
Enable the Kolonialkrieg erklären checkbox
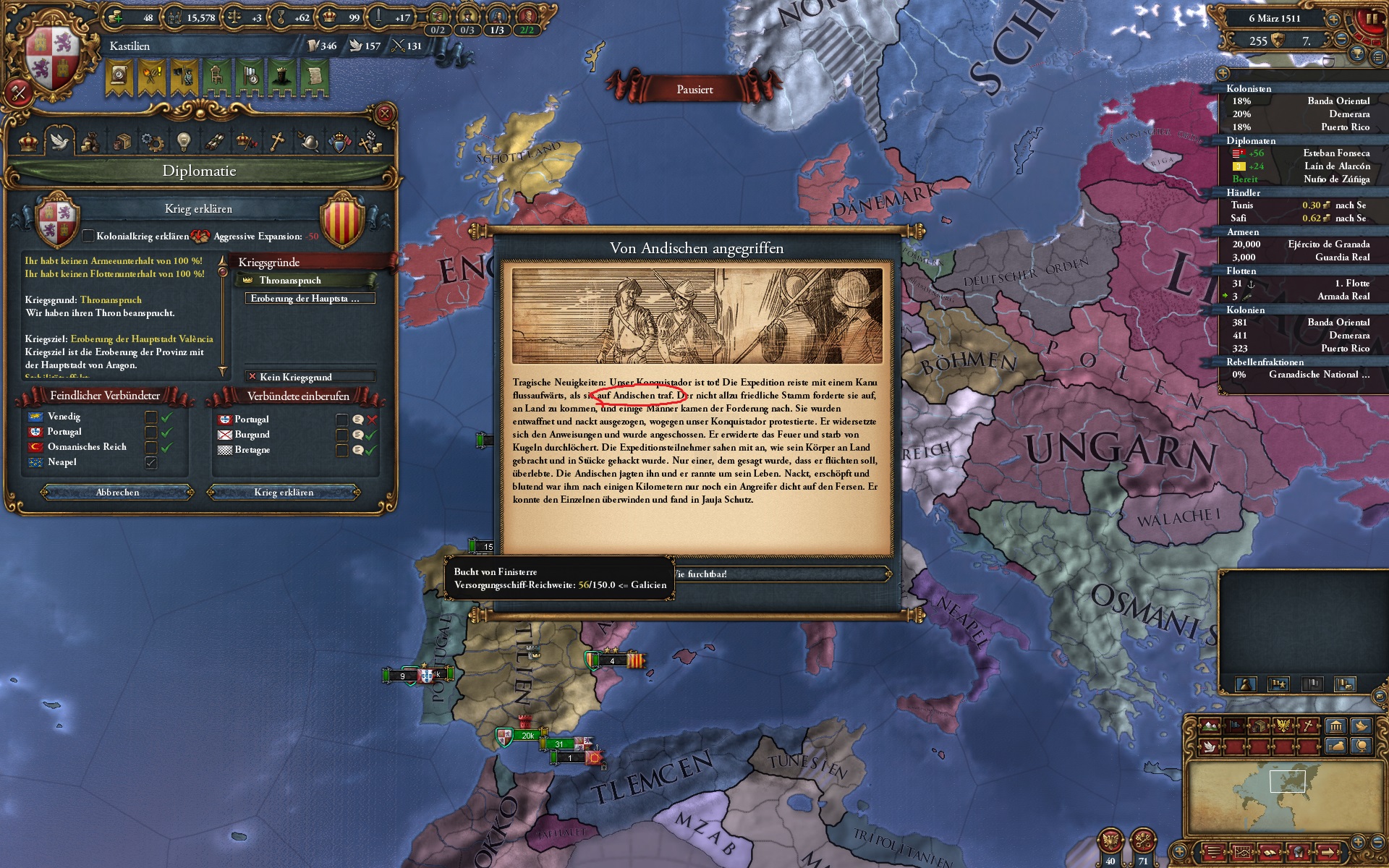point(88,235)
